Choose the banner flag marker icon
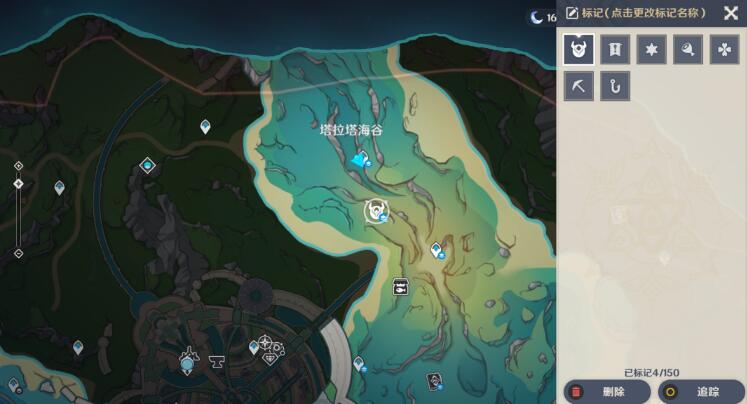747x404 pixels. tap(615, 49)
